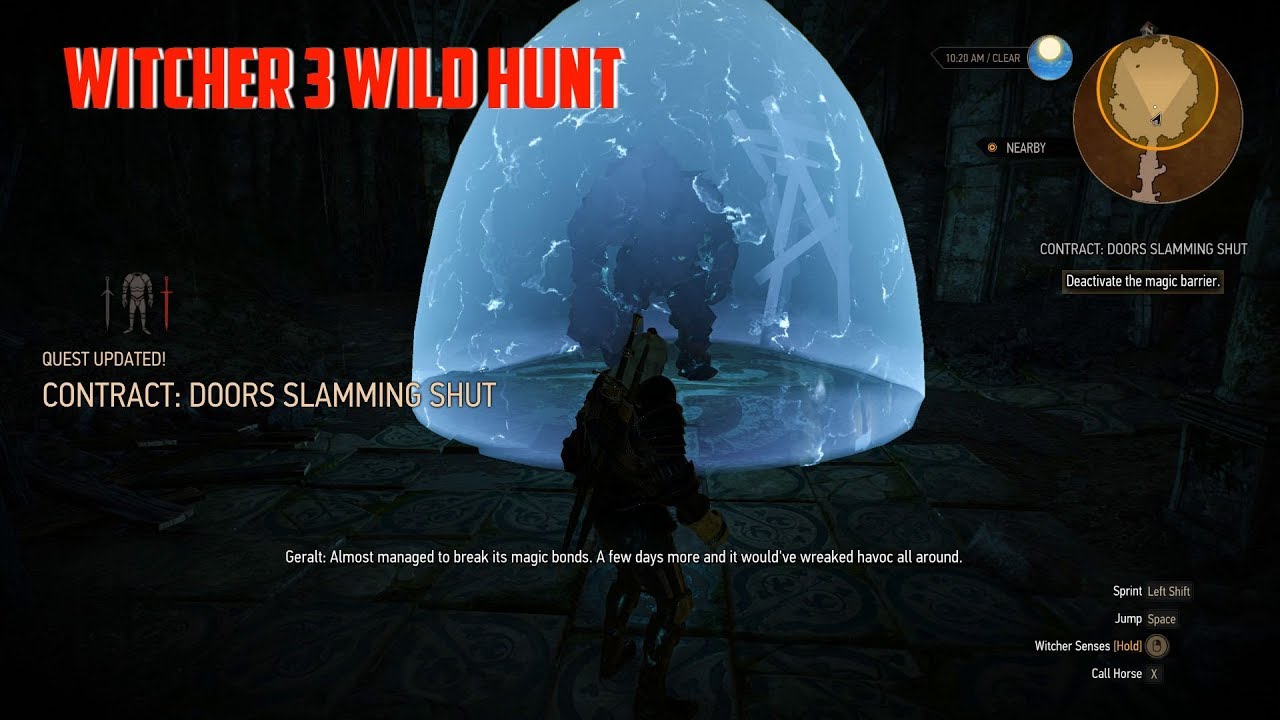Toggle Witcher Senses with the Hold control
1280x720 pixels.
point(1127,646)
